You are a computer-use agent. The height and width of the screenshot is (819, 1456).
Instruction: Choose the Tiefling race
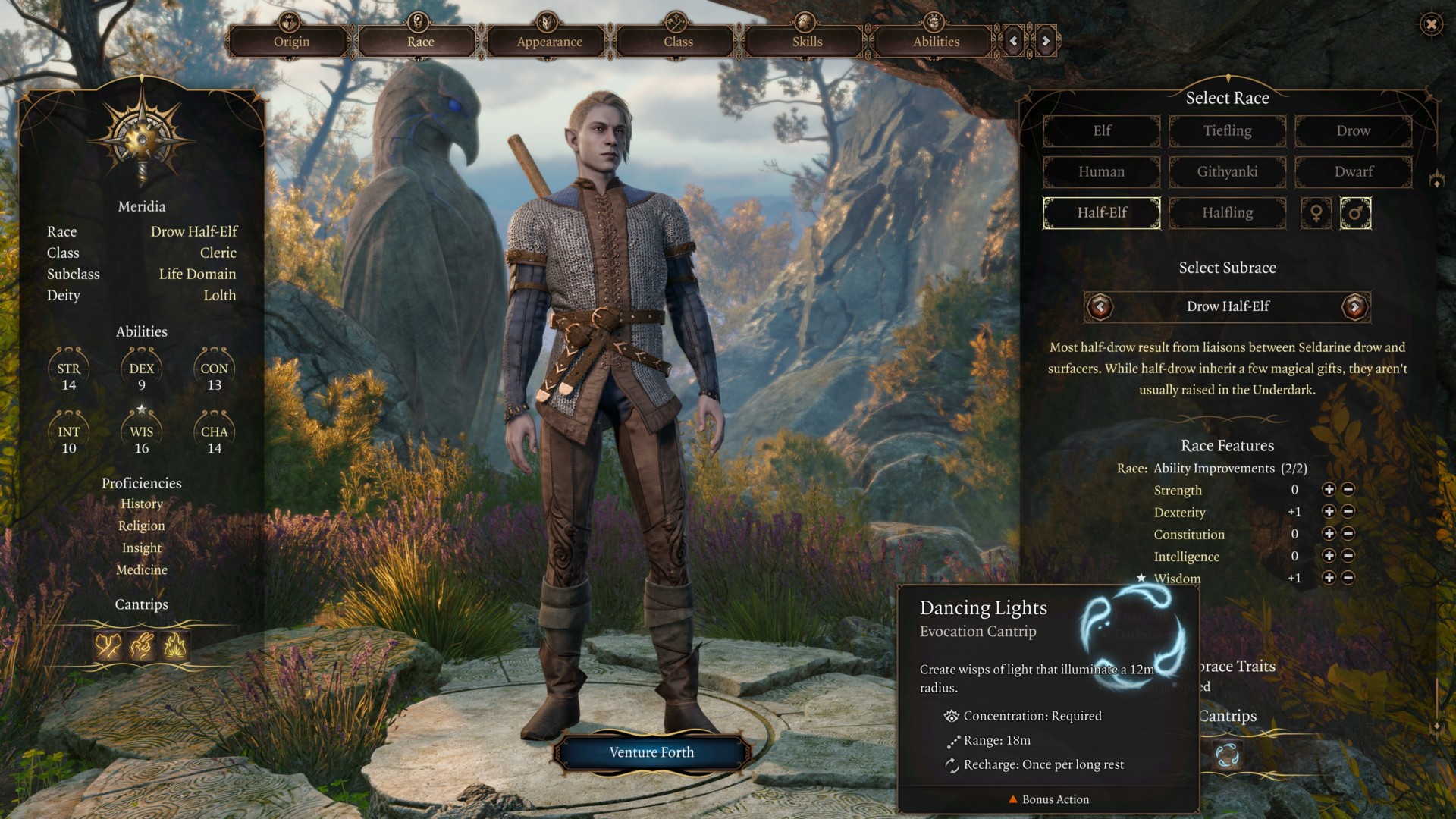click(x=1227, y=131)
